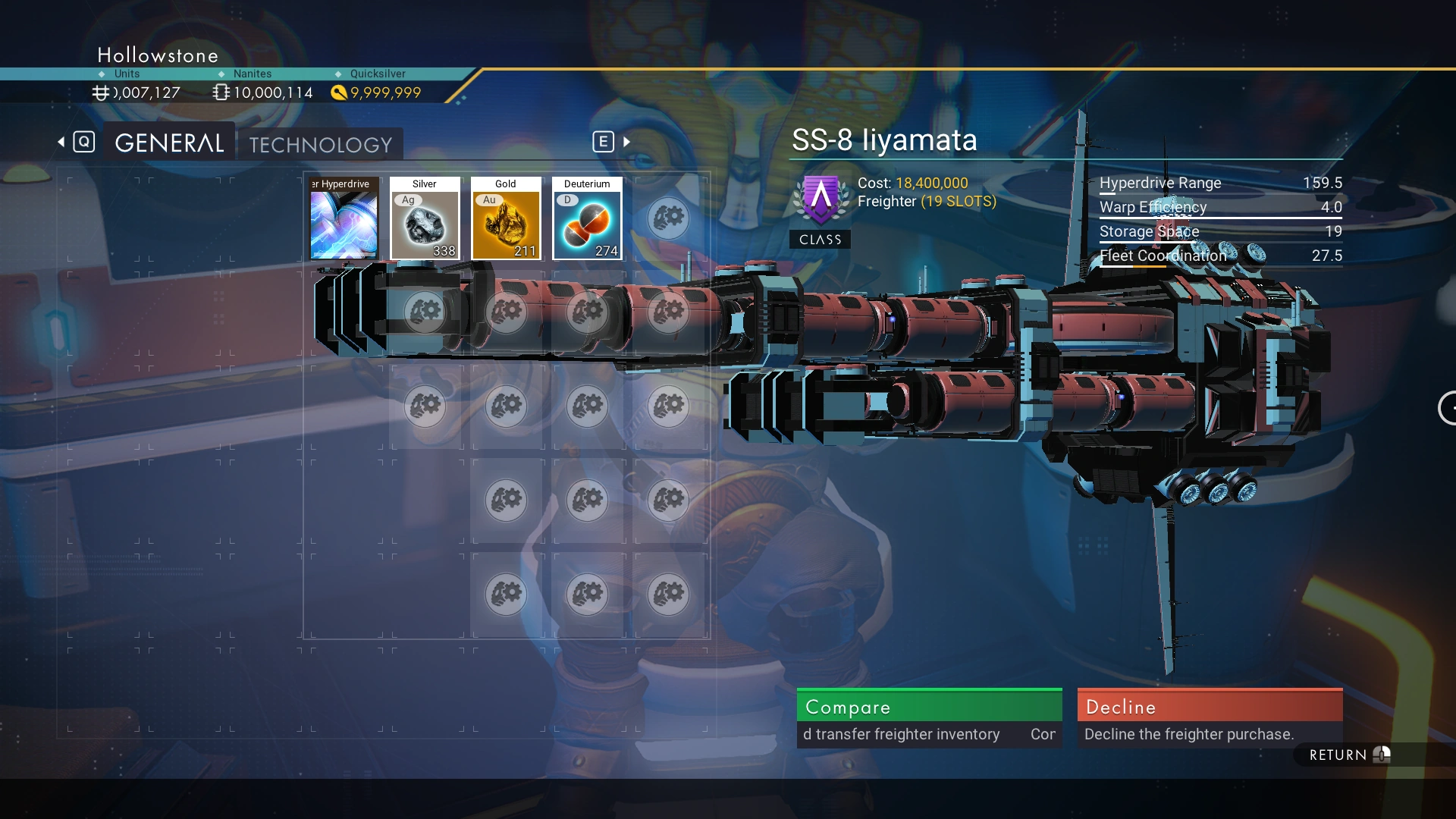Image resolution: width=1456 pixels, height=819 pixels.
Task: Select the Quicksilver currency icon
Action: 339,92
